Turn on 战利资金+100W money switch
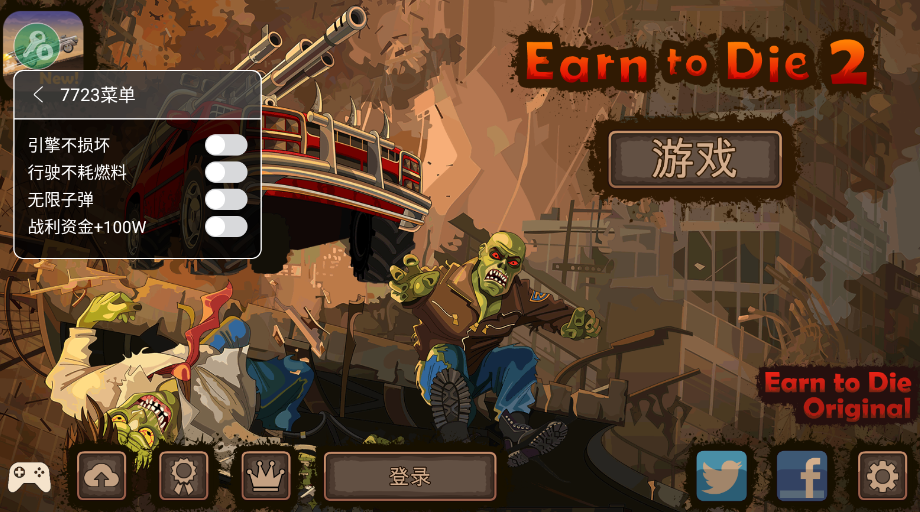Viewport: 920px width, 512px height. point(226,226)
